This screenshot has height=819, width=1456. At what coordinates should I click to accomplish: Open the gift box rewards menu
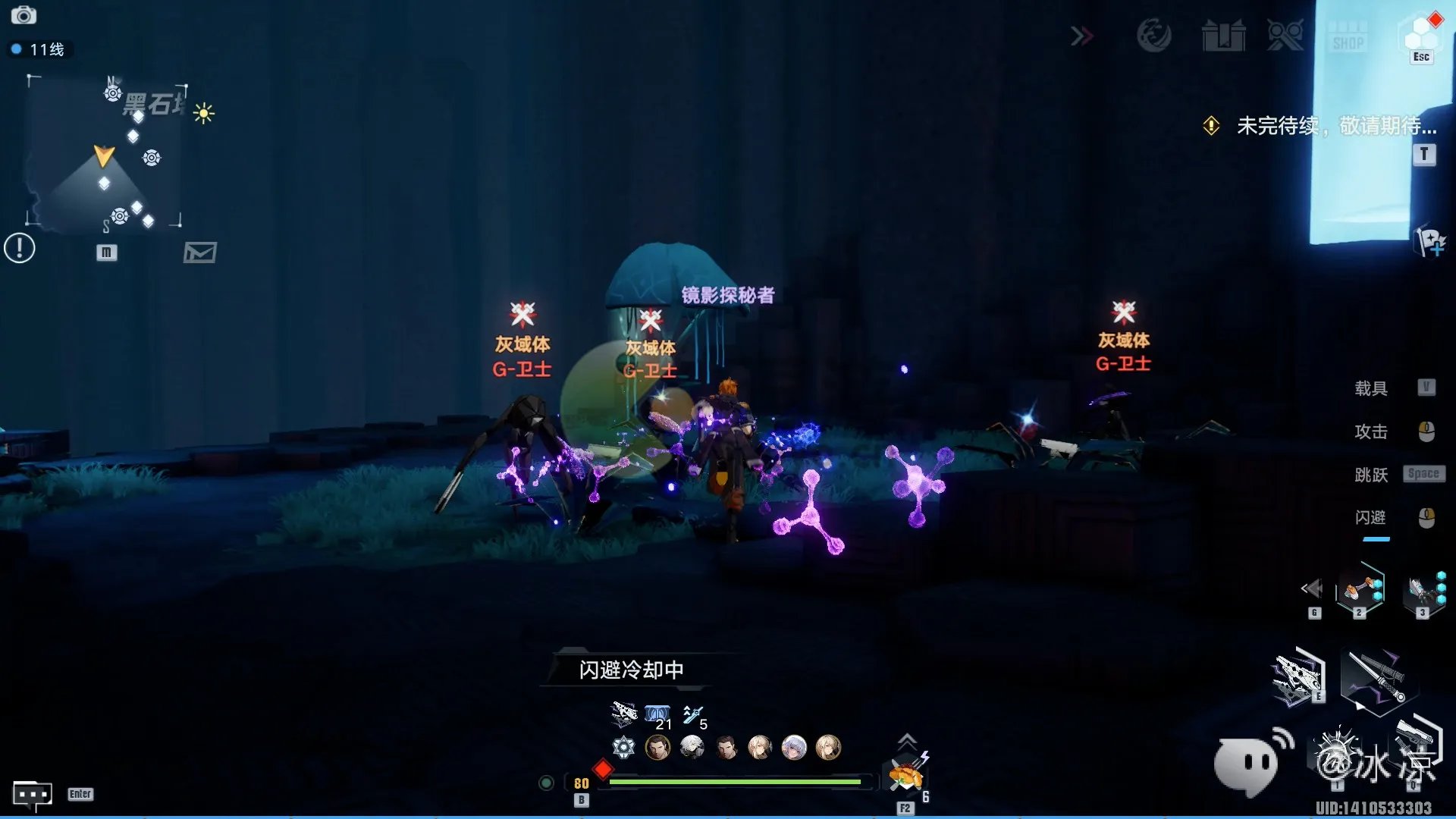[x=1222, y=36]
